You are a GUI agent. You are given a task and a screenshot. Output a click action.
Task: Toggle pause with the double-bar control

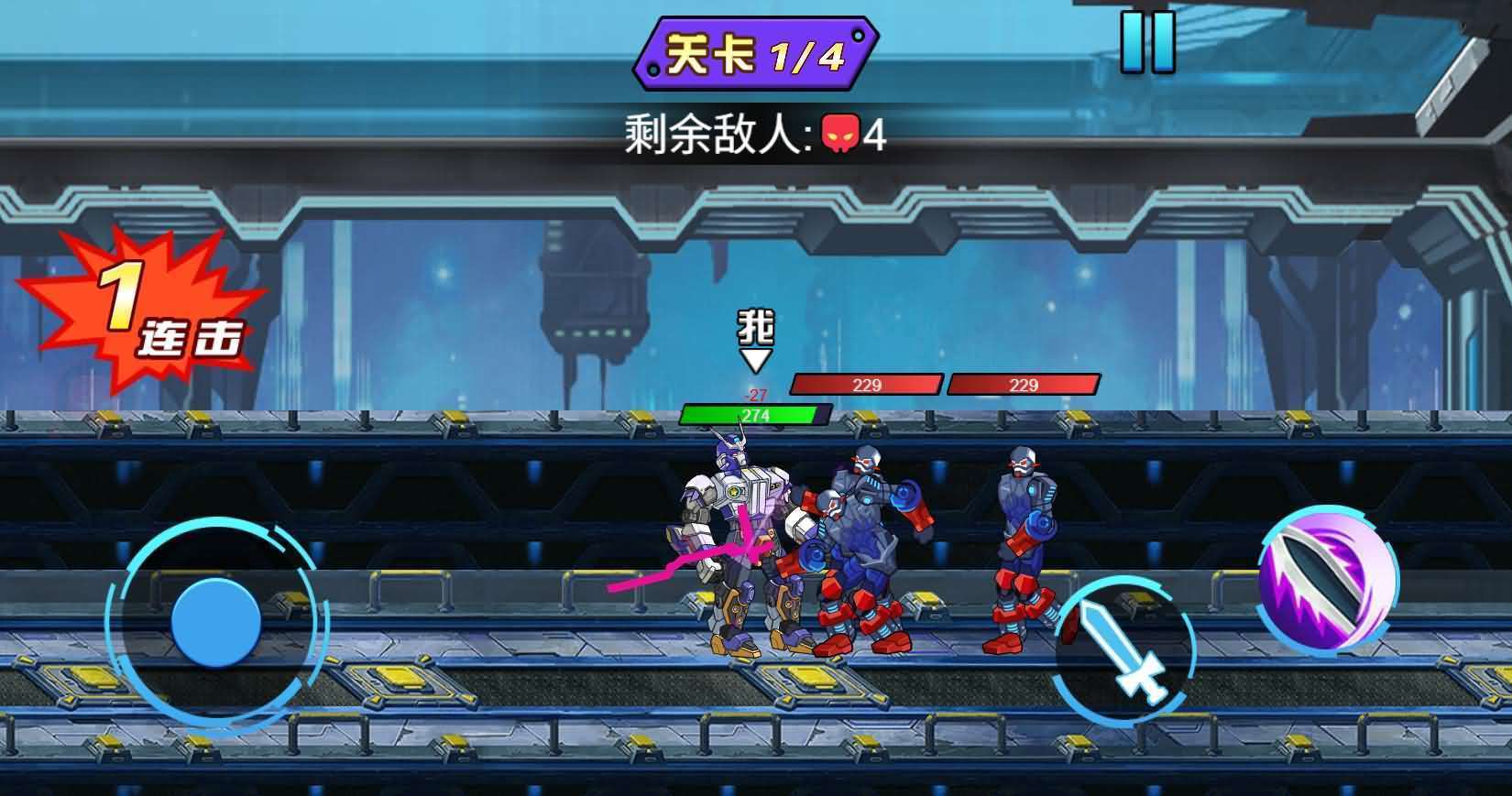pos(1150,42)
